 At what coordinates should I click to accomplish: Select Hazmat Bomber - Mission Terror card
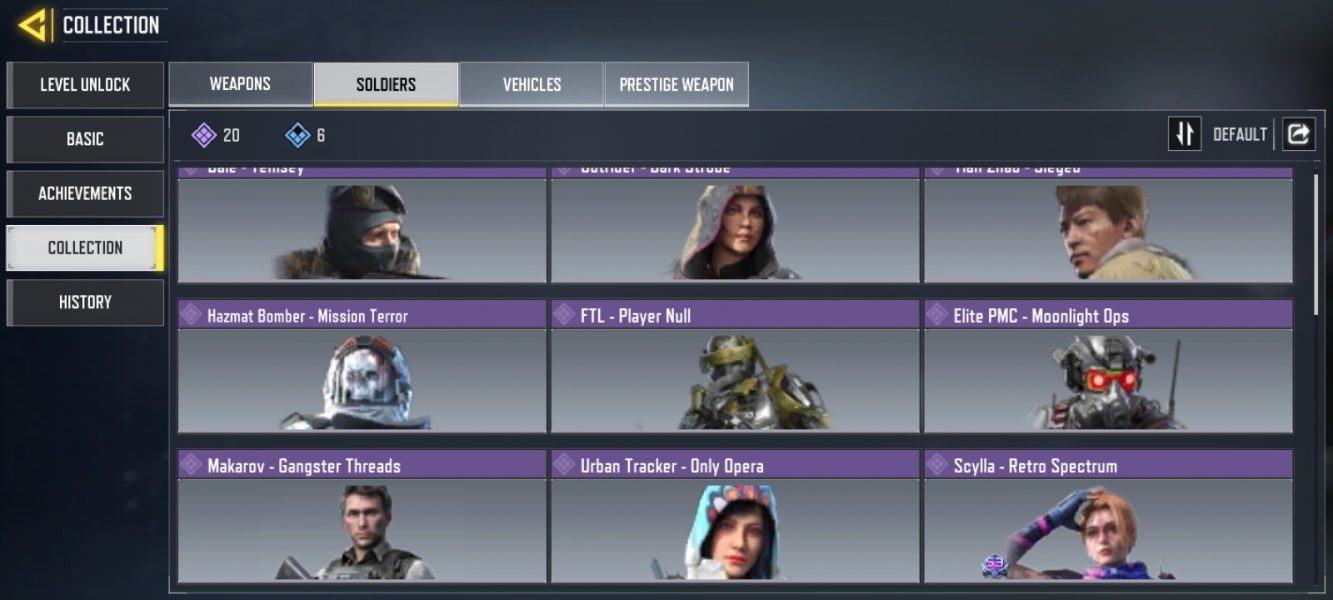(362, 366)
